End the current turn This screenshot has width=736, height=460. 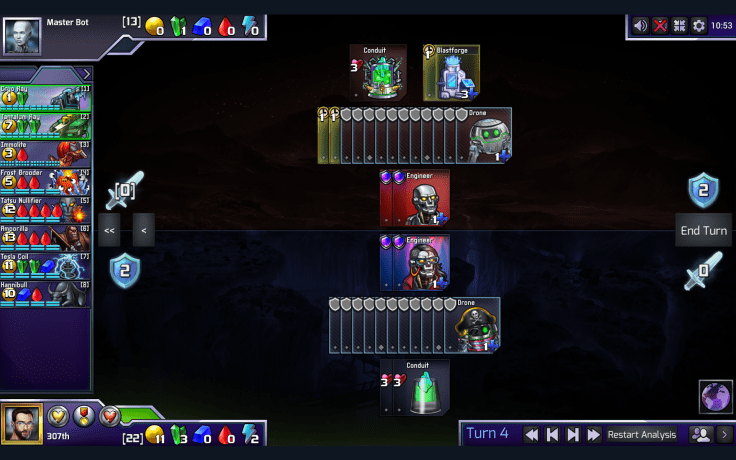(x=703, y=230)
